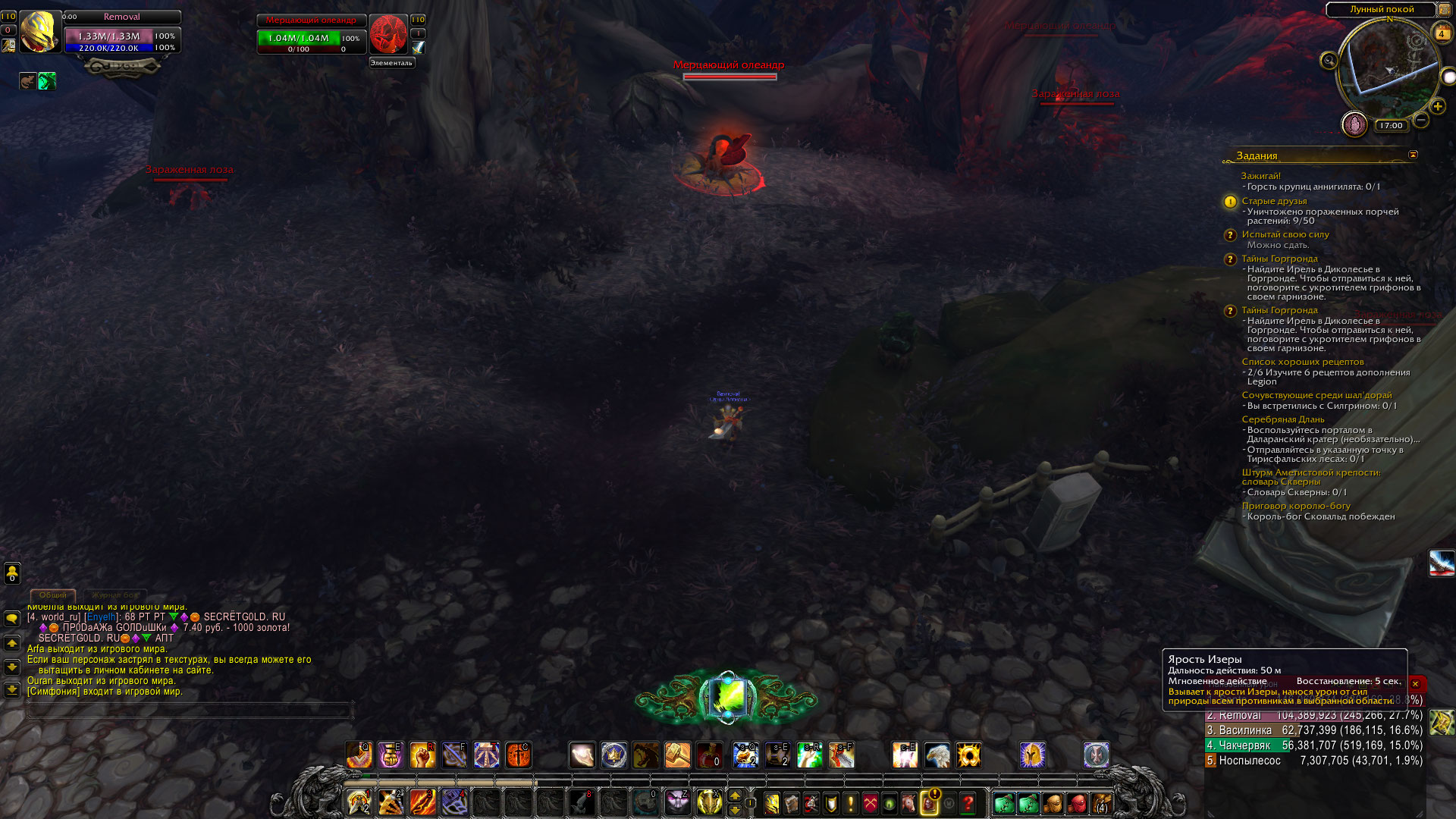Select the target portrait of Мерцающий олеандр

(x=388, y=34)
